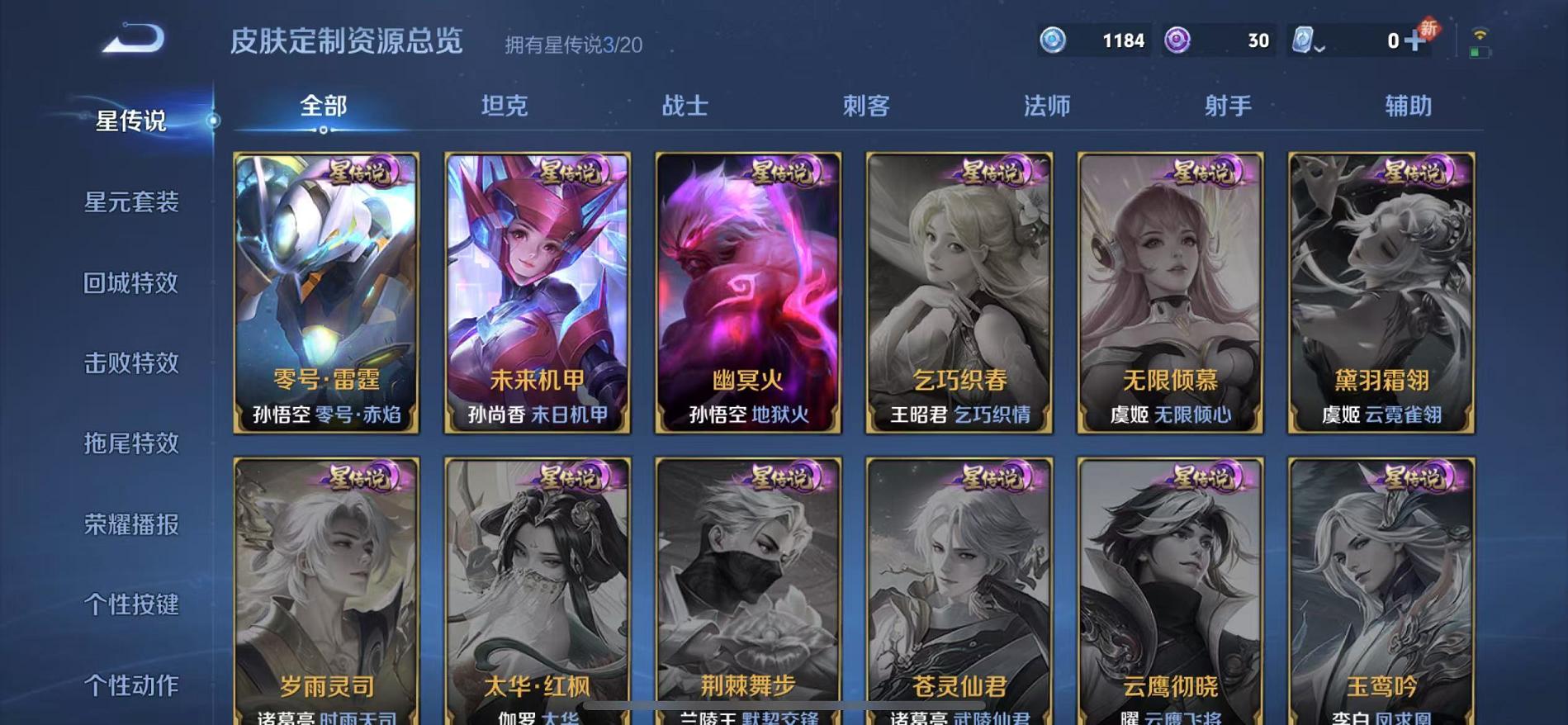Click the battery status icon
The width and height of the screenshot is (1568, 725).
coord(1478,54)
